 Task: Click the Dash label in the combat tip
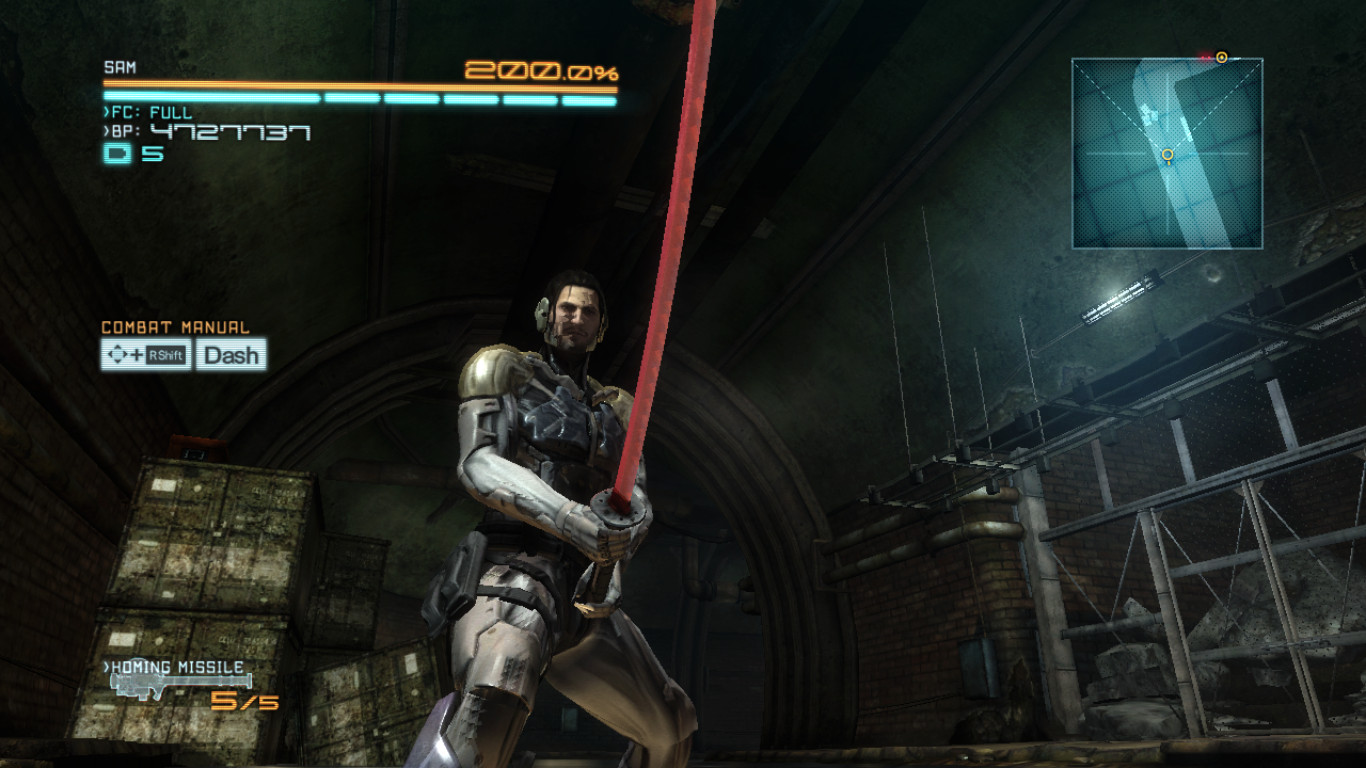click(233, 355)
